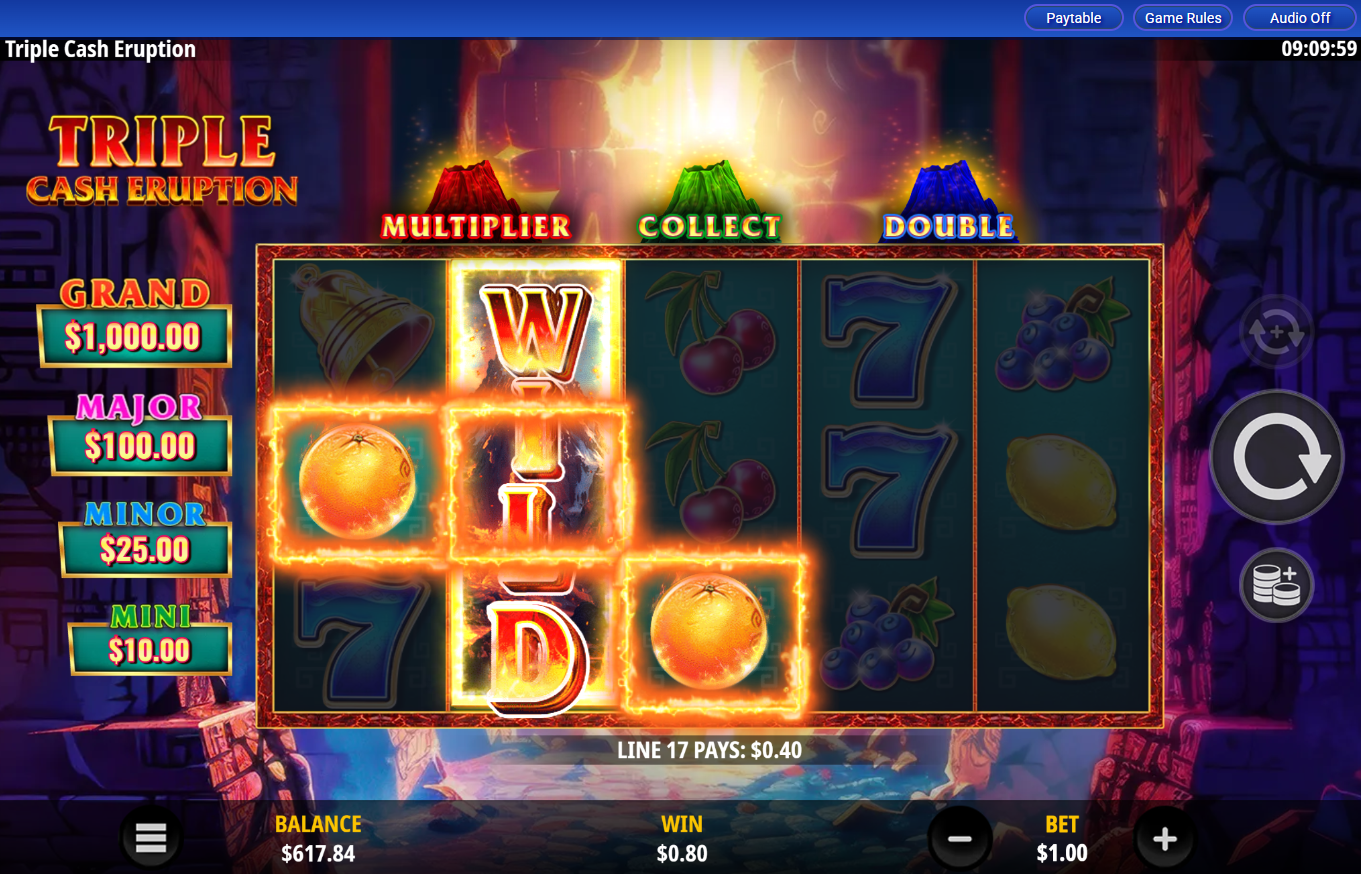Click the Triple Cash Eruption title bar
This screenshot has height=874, width=1361.
pos(100,48)
